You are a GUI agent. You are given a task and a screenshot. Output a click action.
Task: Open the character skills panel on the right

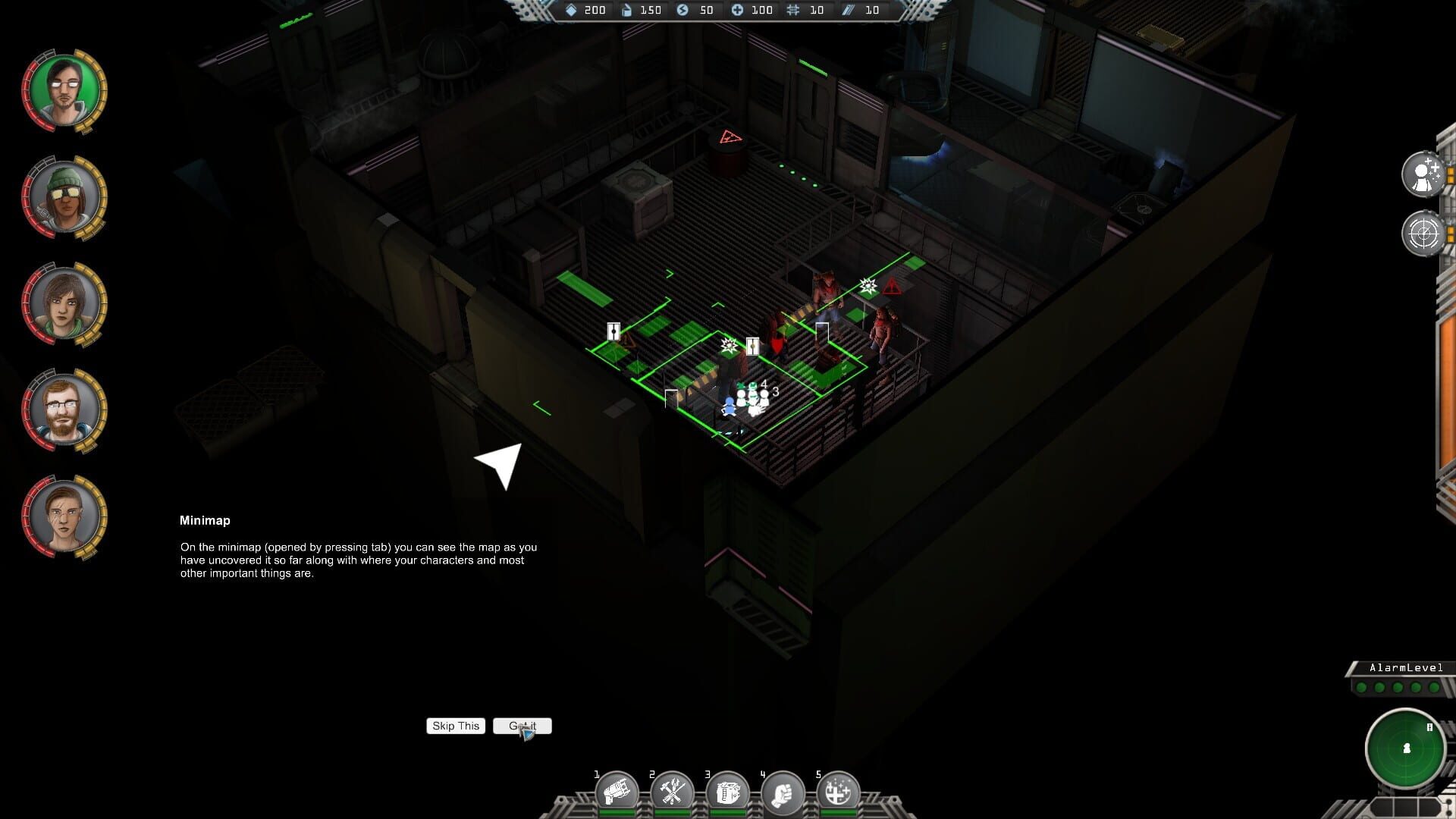click(x=1425, y=173)
